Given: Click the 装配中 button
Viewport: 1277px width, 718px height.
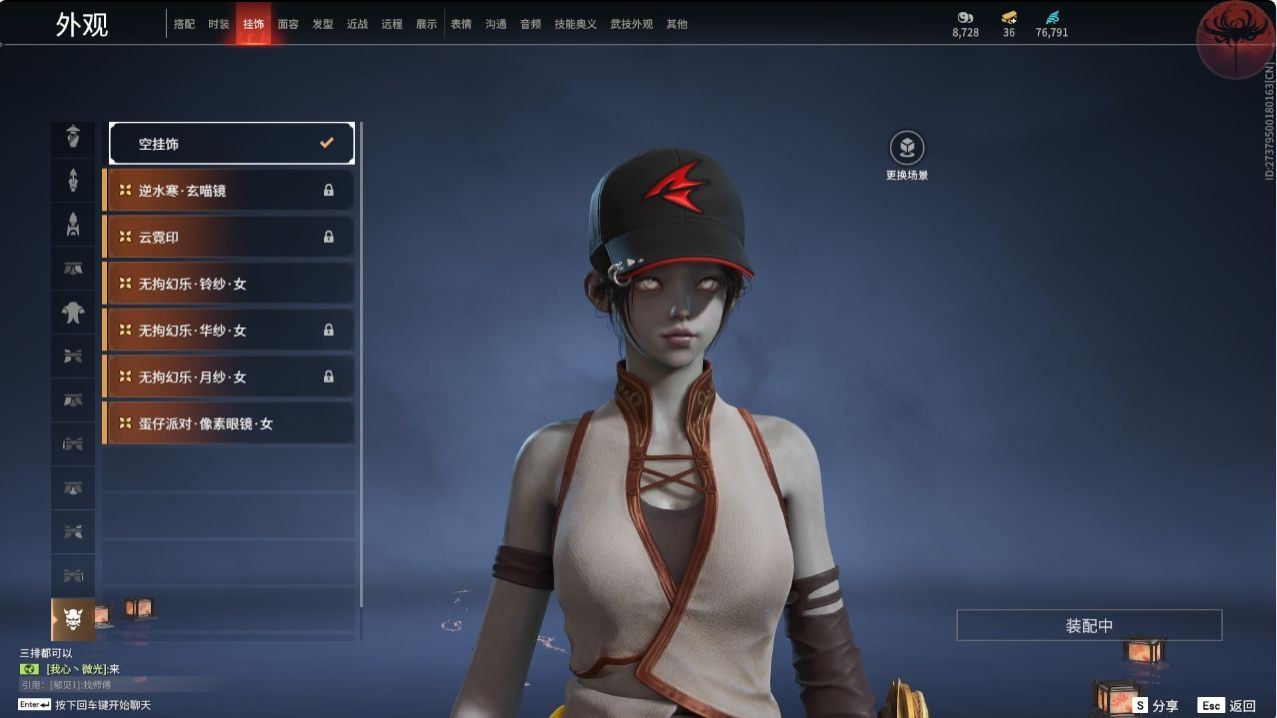Looking at the screenshot, I should click(x=1089, y=626).
